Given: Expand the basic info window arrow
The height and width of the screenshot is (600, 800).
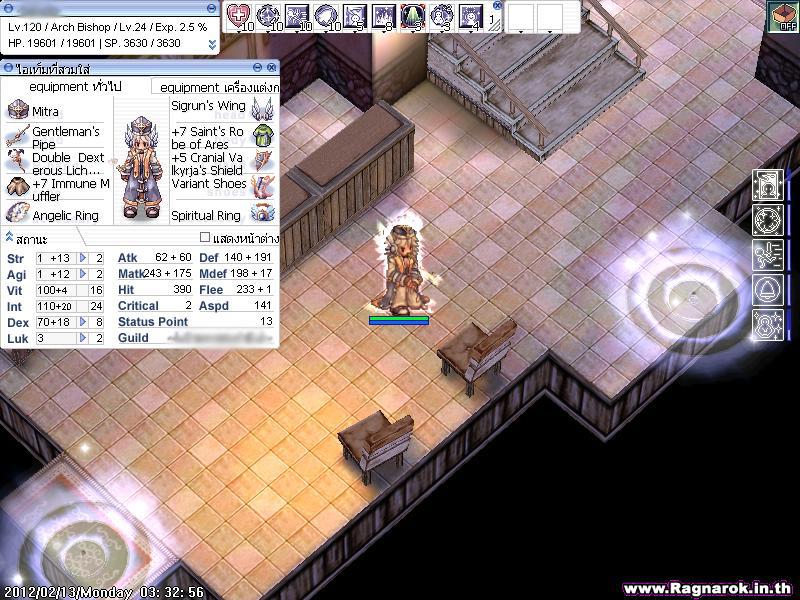Looking at the screenshot, I should [212, 44].
